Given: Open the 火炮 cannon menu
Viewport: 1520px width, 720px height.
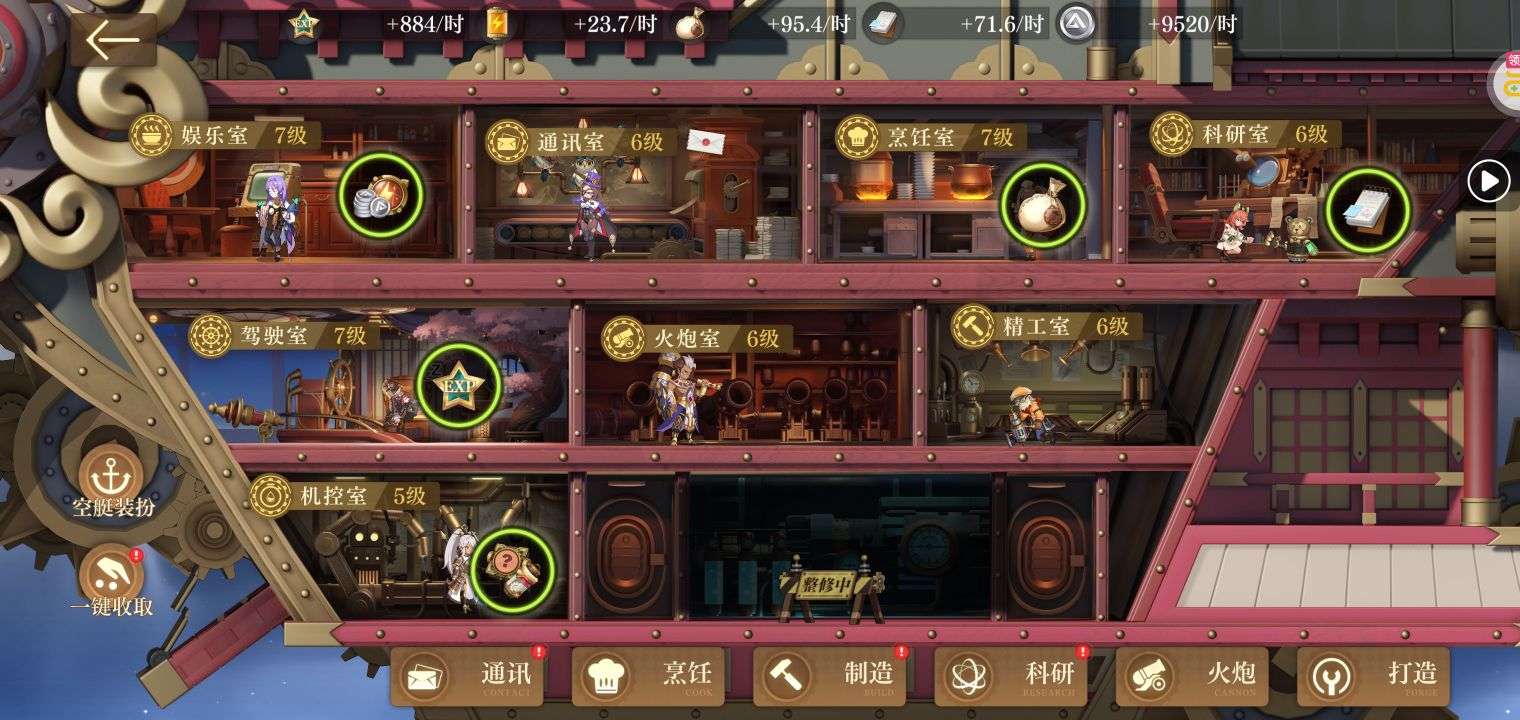Looking at the screenshot, I should 1192,676.
